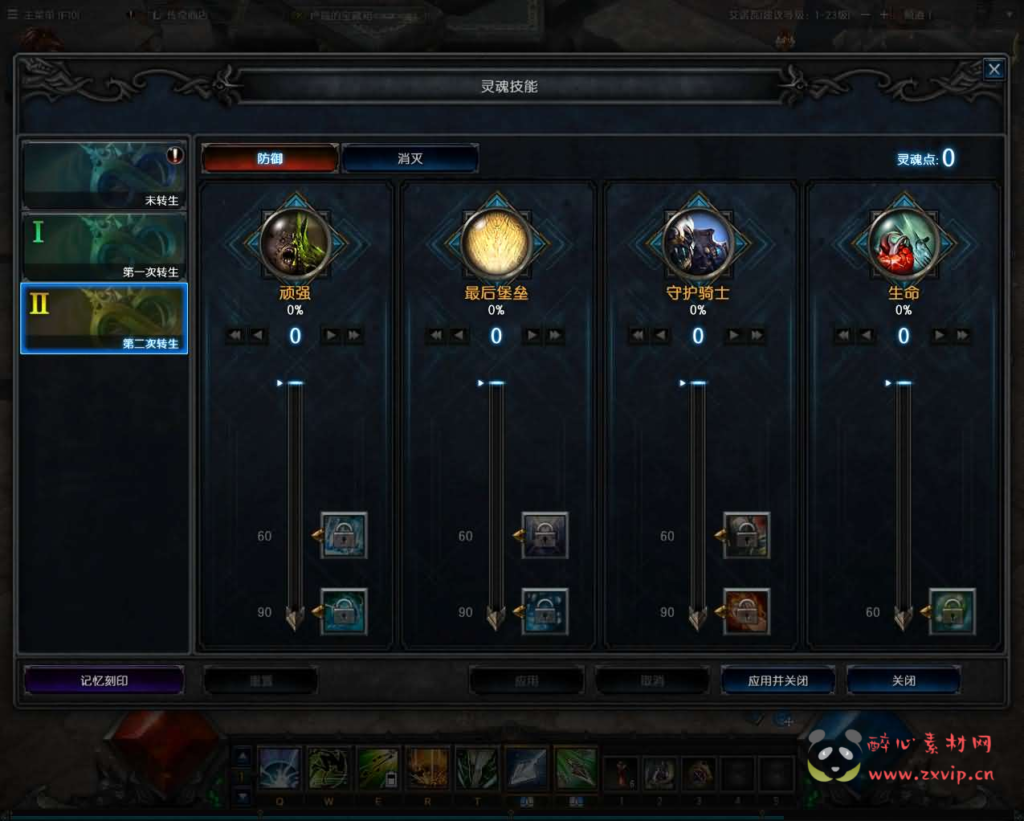This screenshot has width=1024, height=821.
Task: Click the 取消 button
Action: [652, 681]
